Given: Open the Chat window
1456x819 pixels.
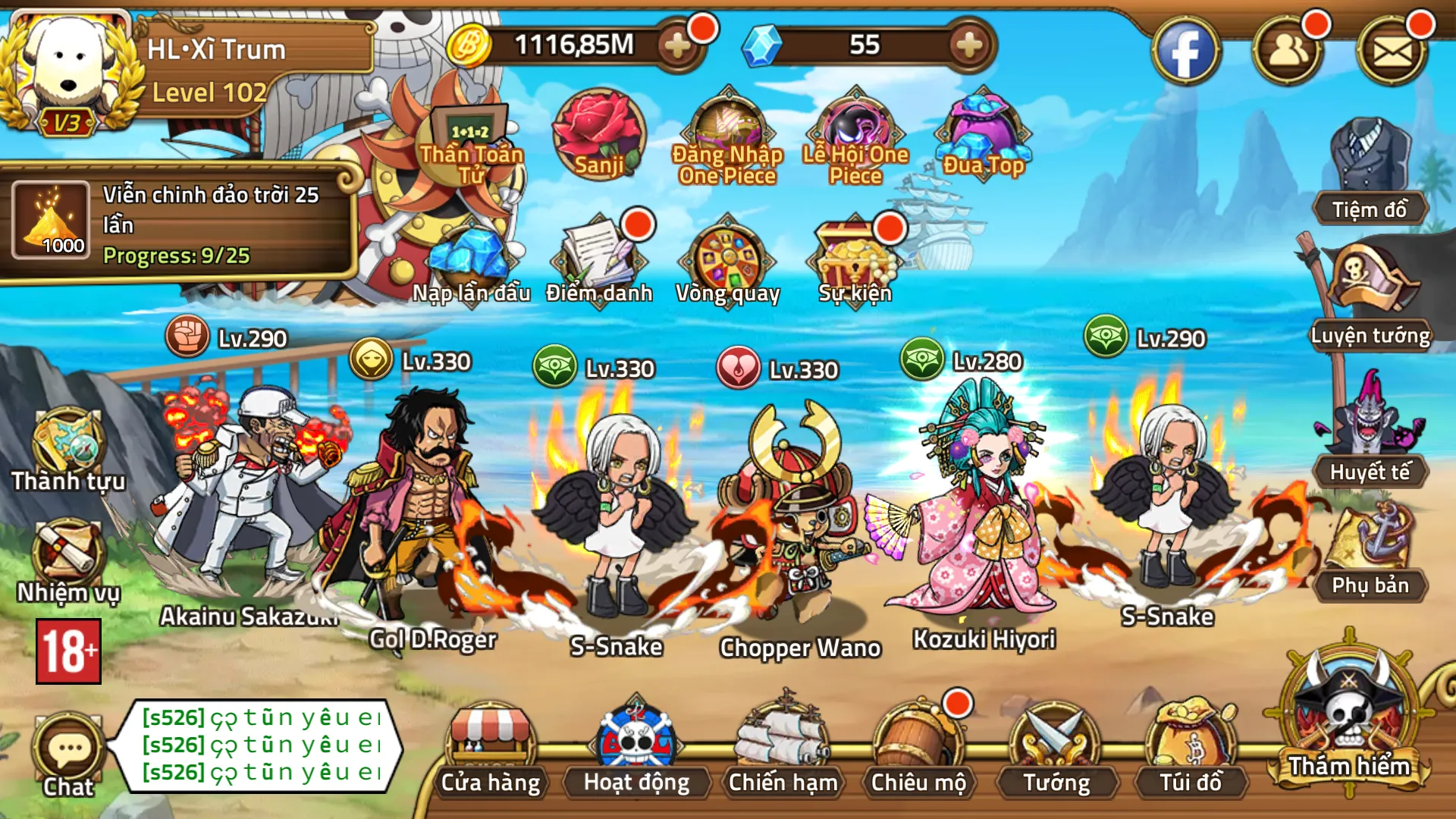Looking at the screenshot, I should pos(68,755).
